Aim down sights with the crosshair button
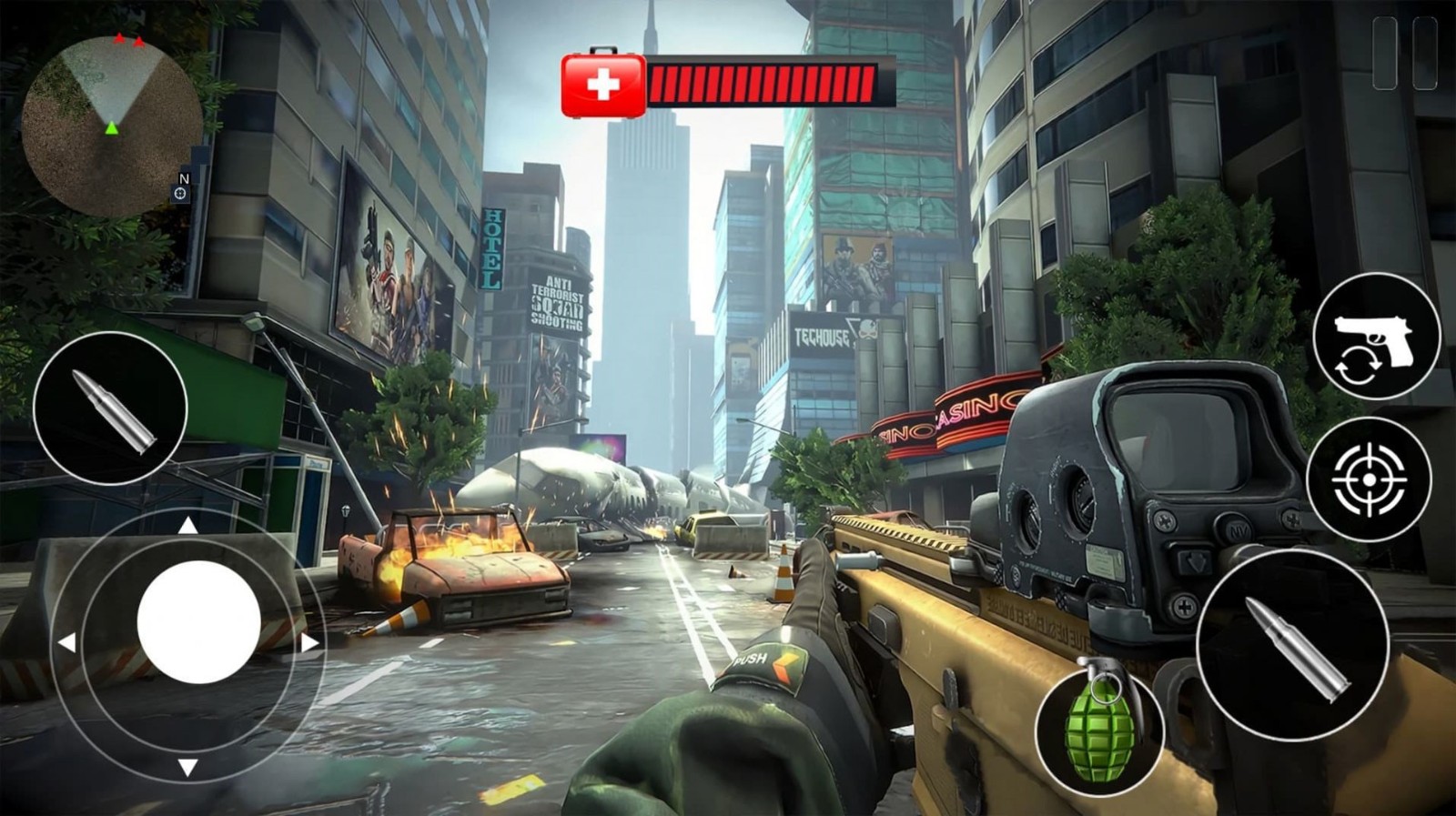The width and height of the screenshot is (1456, 816). point(1369,479)
